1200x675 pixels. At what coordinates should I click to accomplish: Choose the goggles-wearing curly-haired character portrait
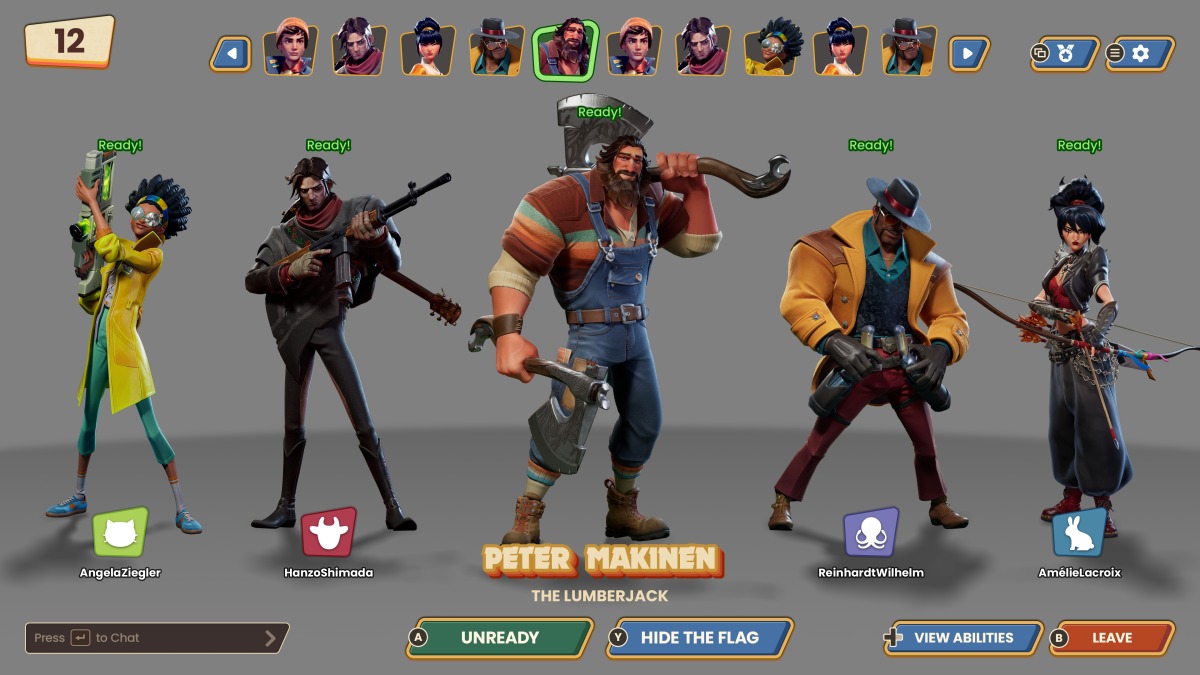[x=773, y=51]
